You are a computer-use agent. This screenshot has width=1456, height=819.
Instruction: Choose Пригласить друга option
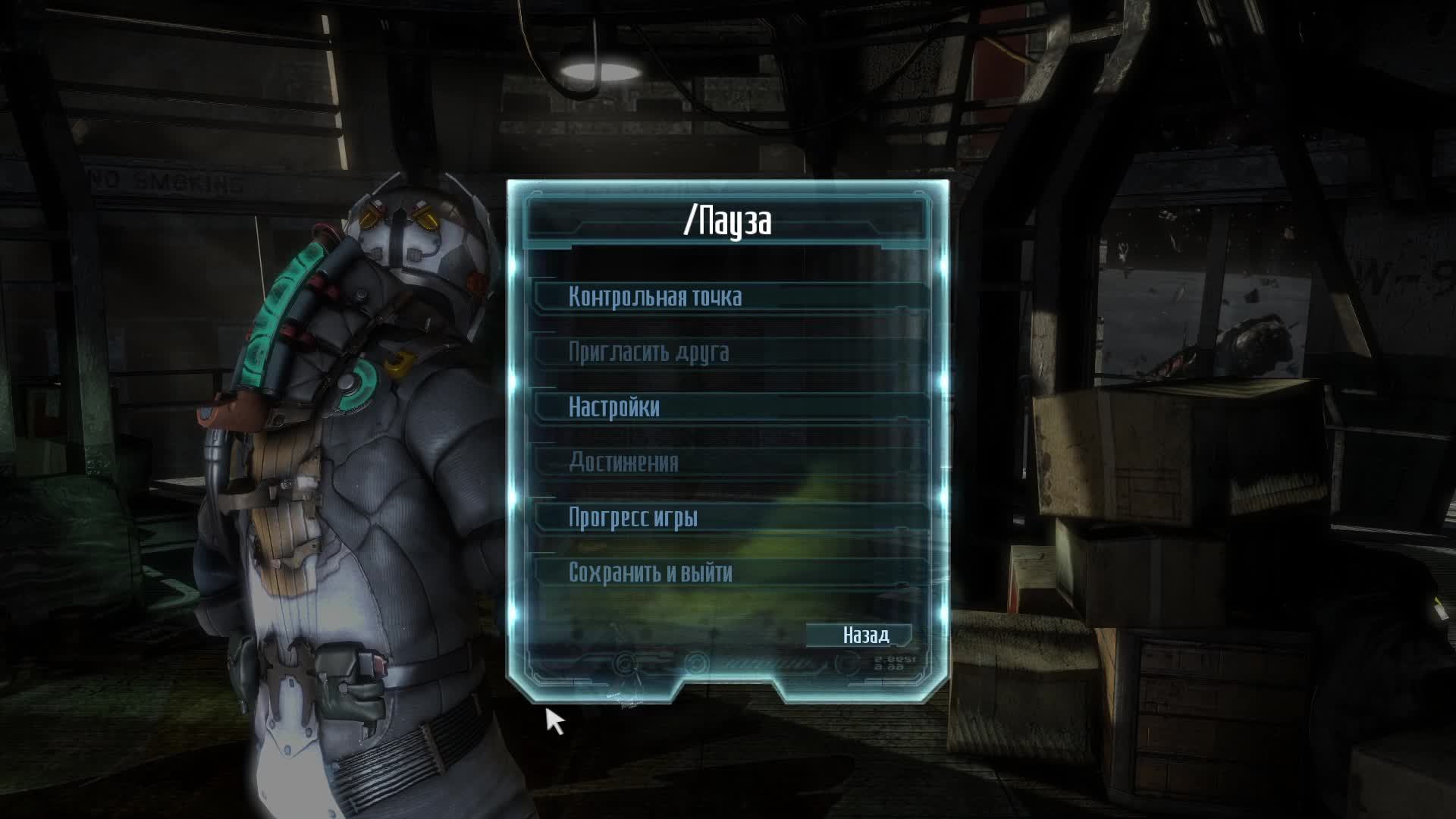pyautogui.click(x=649, y=352)
